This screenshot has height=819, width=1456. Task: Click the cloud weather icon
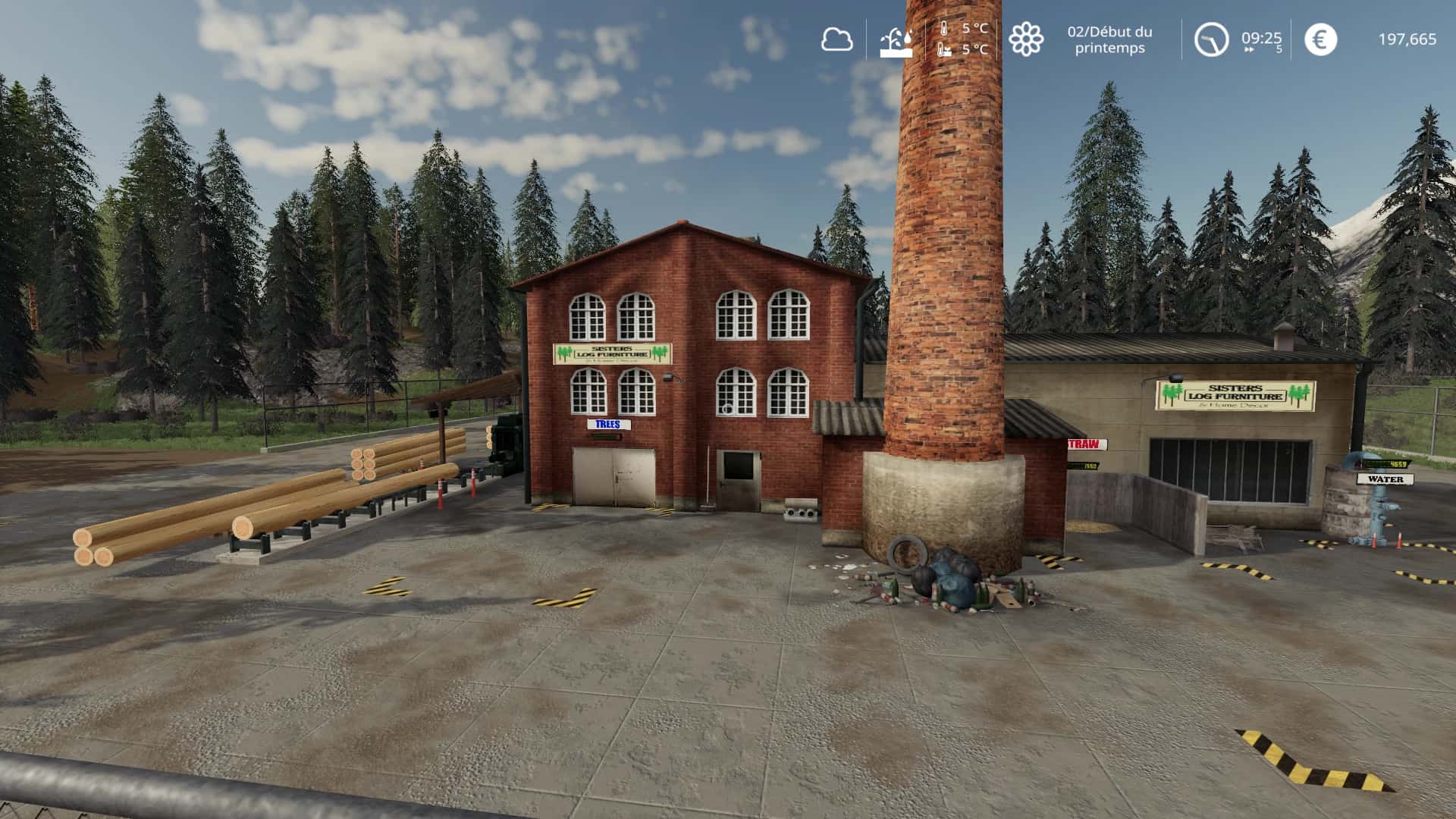pos(836,39)
